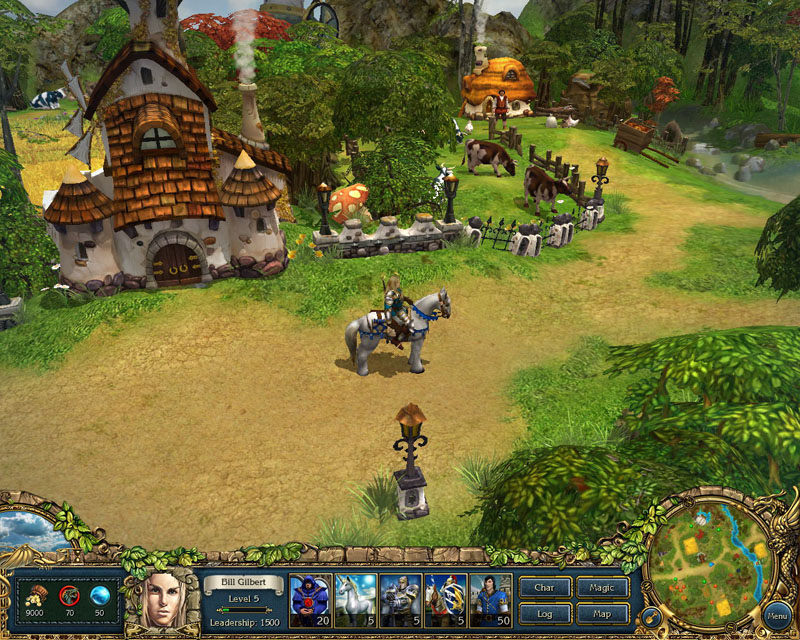This screenshot has width=800, height=640.
Task: Pick the blue-coated troop with 50 units
Action: coord(491,600)
